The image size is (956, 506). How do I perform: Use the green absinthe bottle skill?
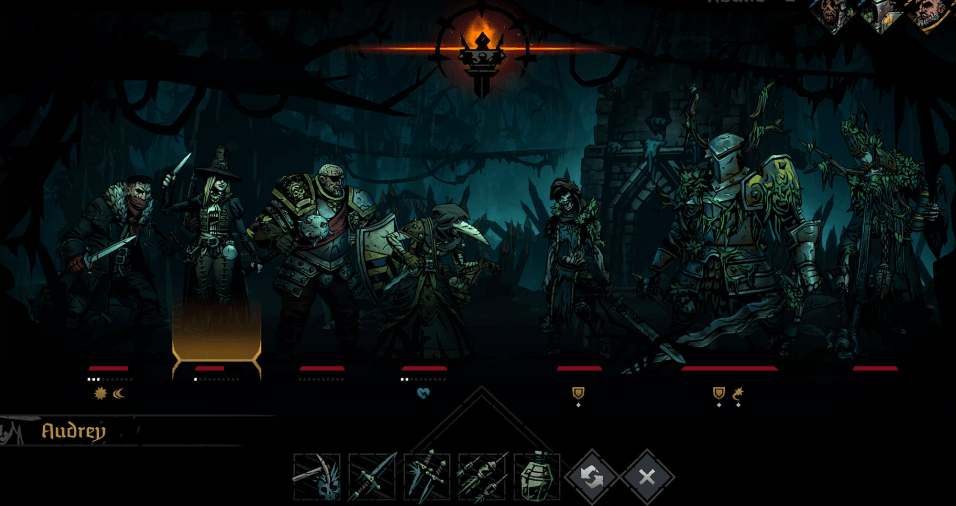point(536,477)
